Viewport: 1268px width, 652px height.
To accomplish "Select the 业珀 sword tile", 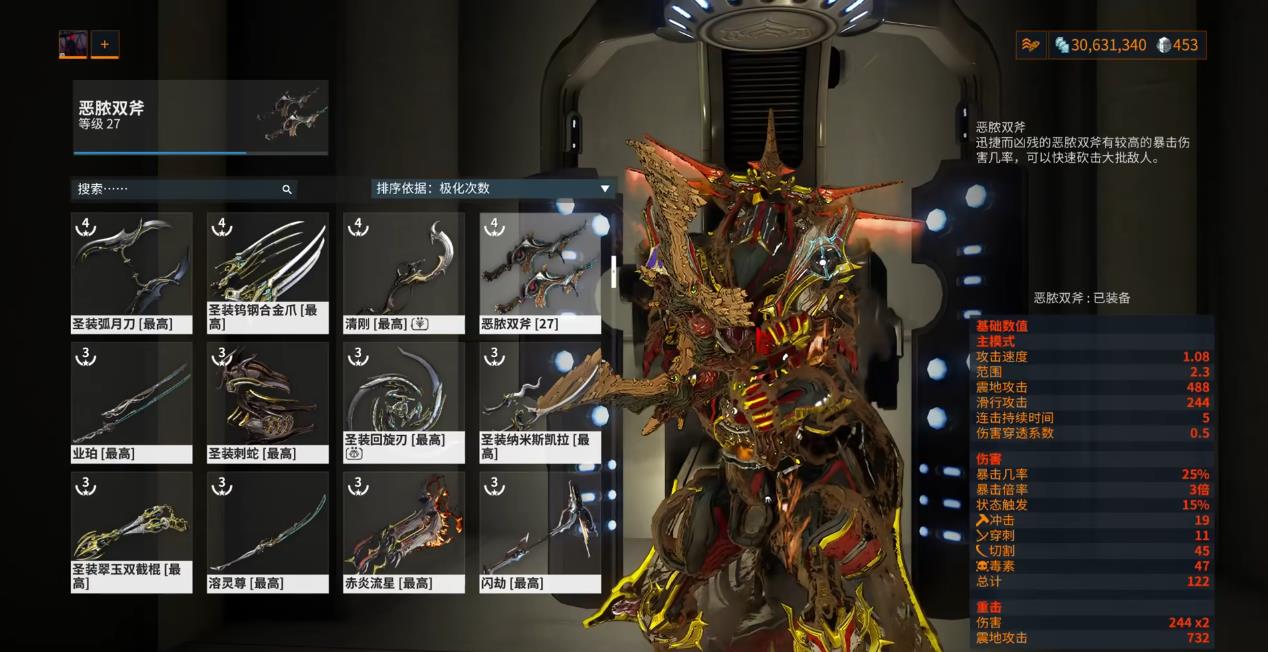I will (130, 402).
